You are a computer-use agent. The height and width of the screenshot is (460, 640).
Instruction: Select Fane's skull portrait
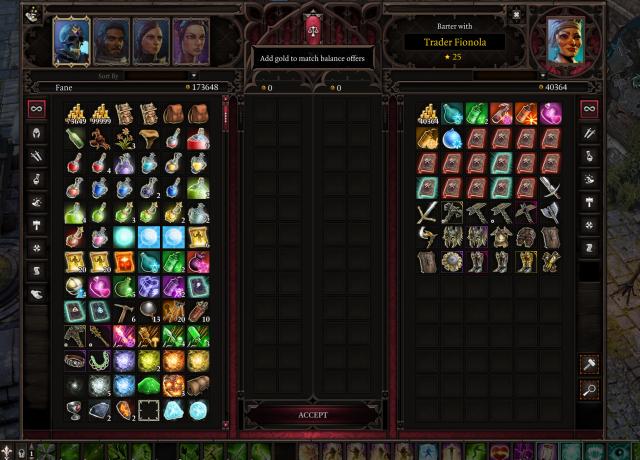click(71, 39)
